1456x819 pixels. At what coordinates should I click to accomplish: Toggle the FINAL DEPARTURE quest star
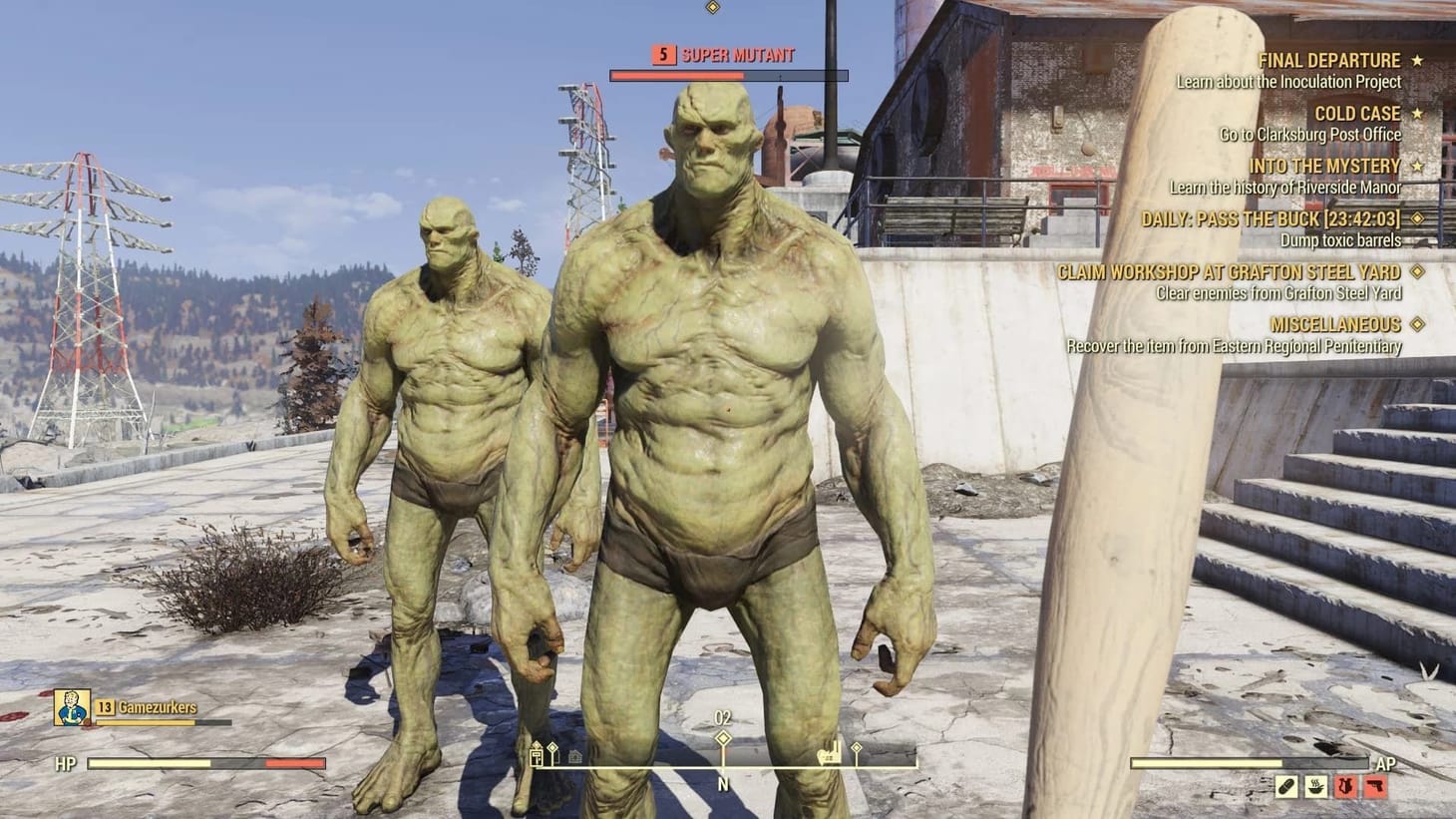tap(1417, 59)
